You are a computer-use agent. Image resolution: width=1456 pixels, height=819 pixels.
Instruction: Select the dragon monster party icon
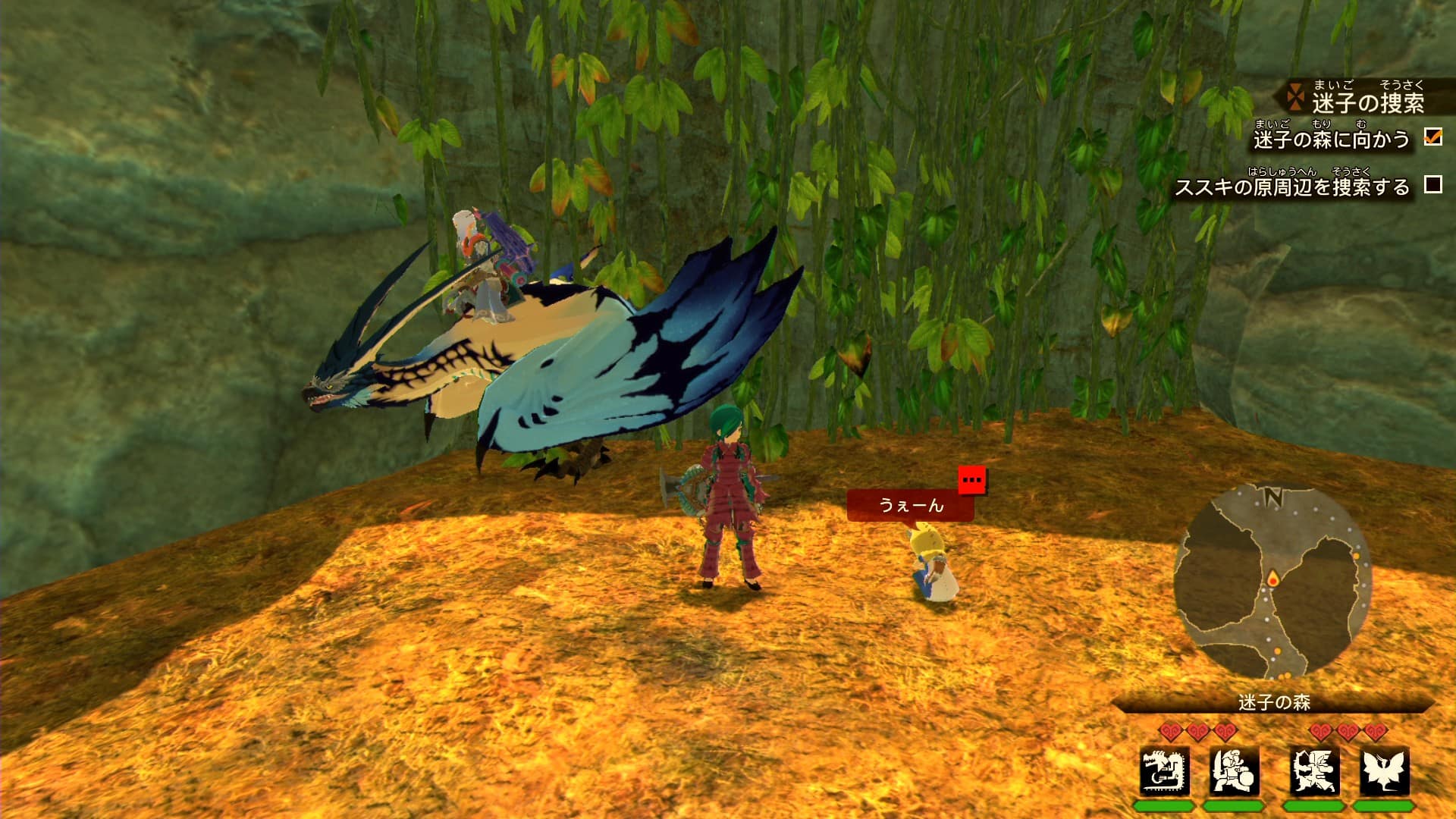tap(1164, 770)
